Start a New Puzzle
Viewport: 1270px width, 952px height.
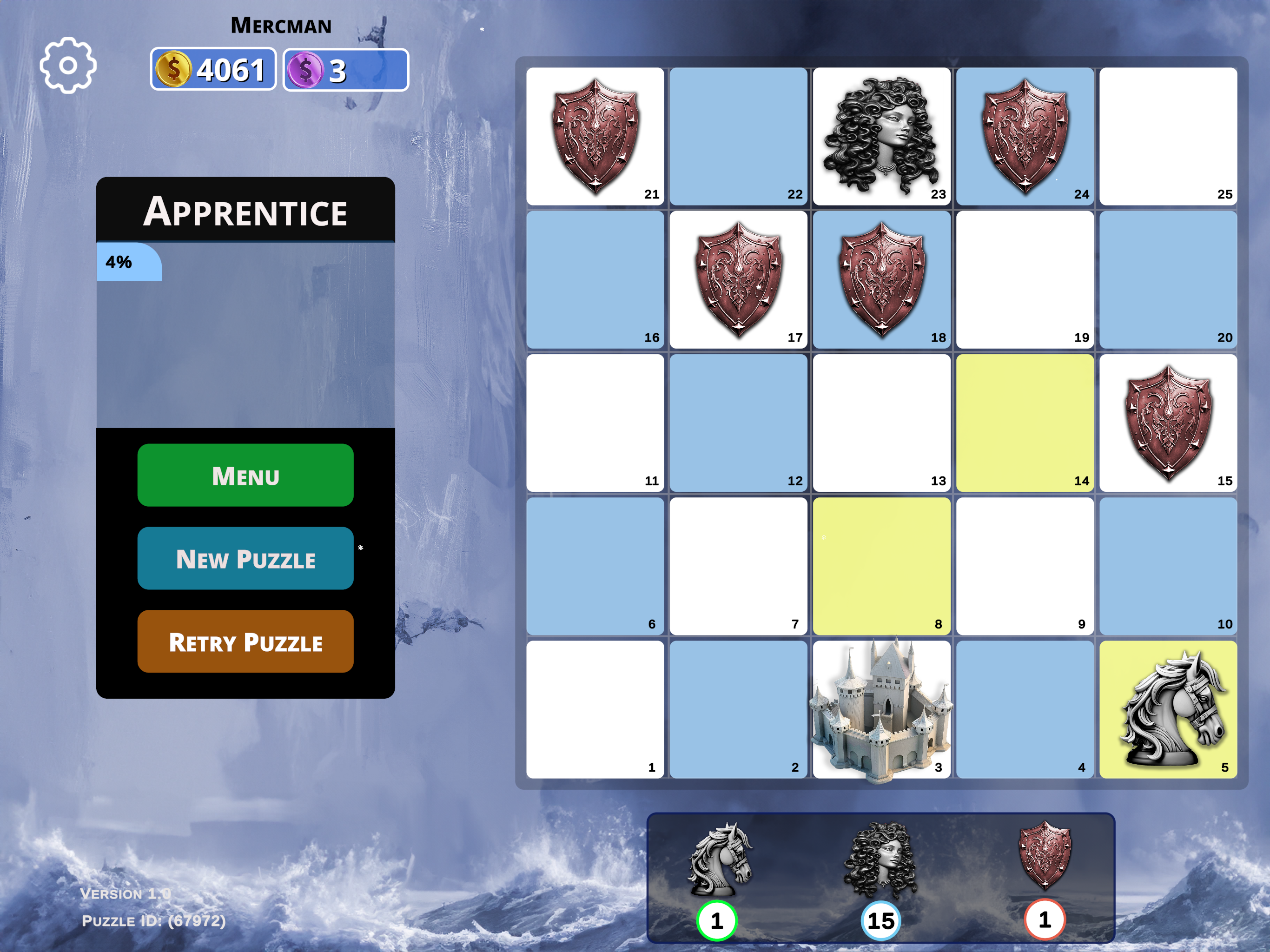pos(245,558)
